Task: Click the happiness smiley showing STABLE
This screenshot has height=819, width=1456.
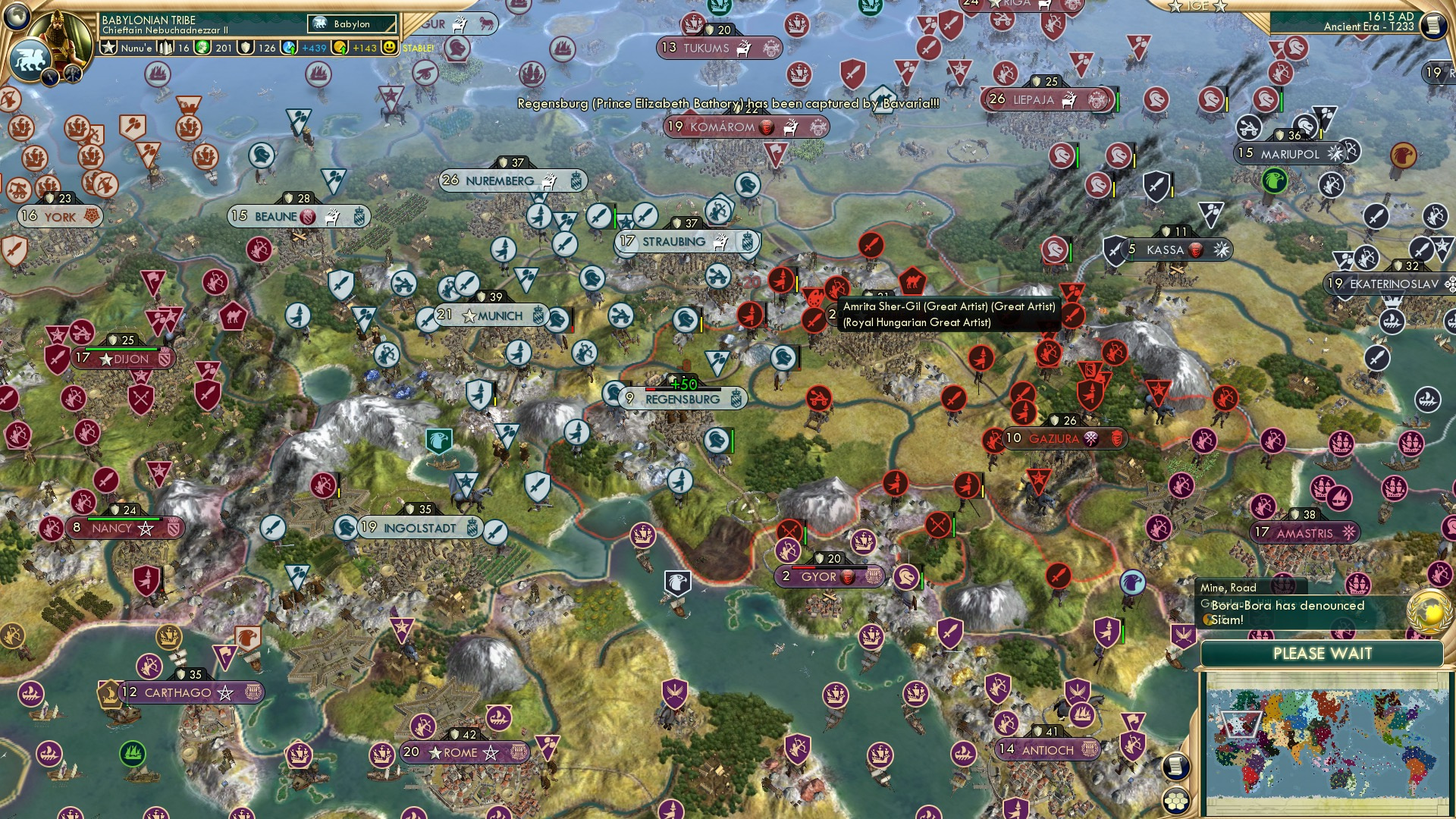Action: (x=389, y=47)
